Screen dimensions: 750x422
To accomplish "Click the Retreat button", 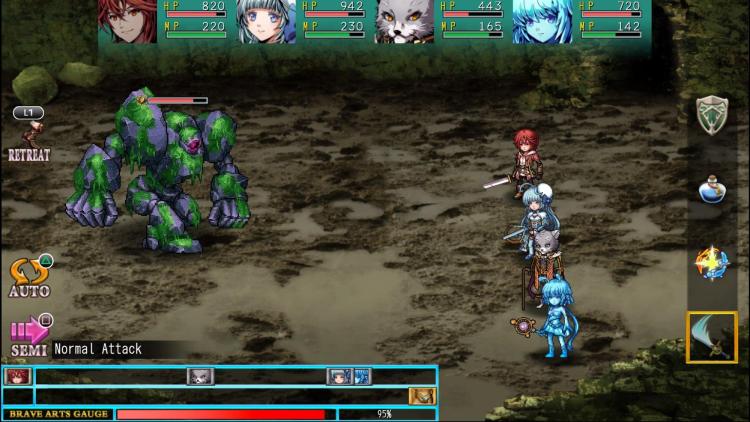I will pos(29,138).
